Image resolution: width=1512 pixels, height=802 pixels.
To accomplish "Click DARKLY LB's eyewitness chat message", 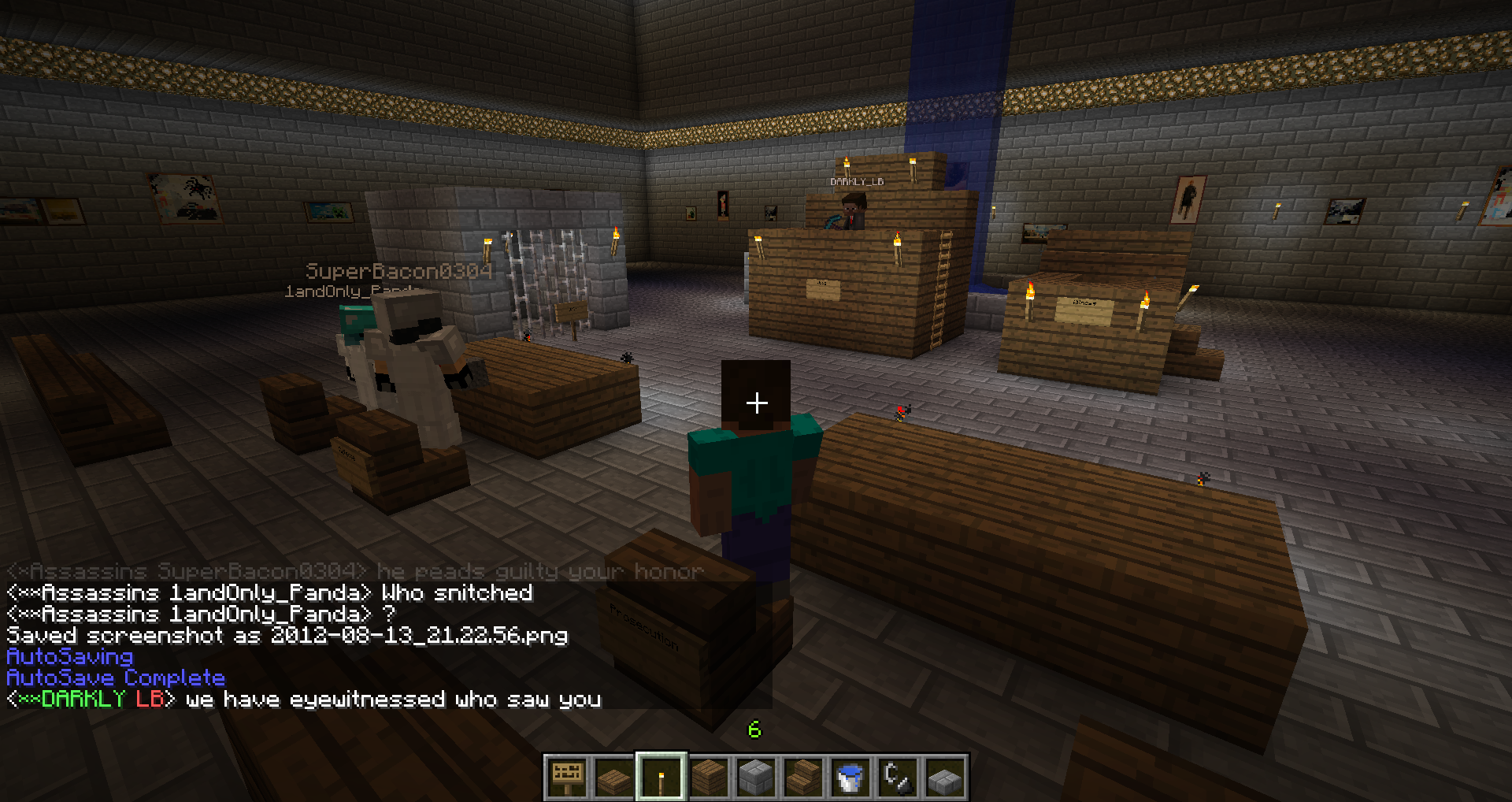I will pos(392,700).
